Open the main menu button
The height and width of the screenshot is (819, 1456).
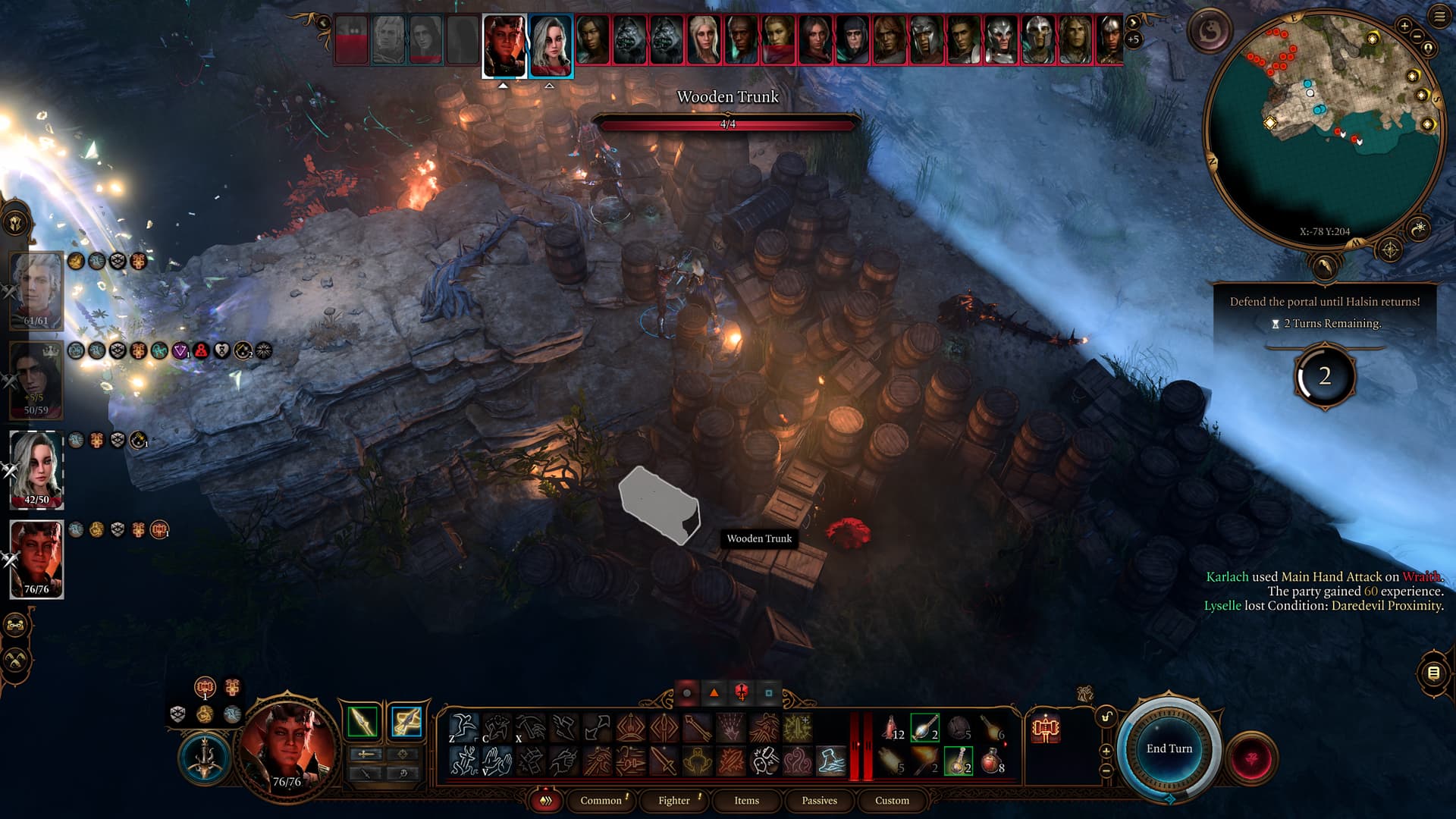pos(1439,16)
